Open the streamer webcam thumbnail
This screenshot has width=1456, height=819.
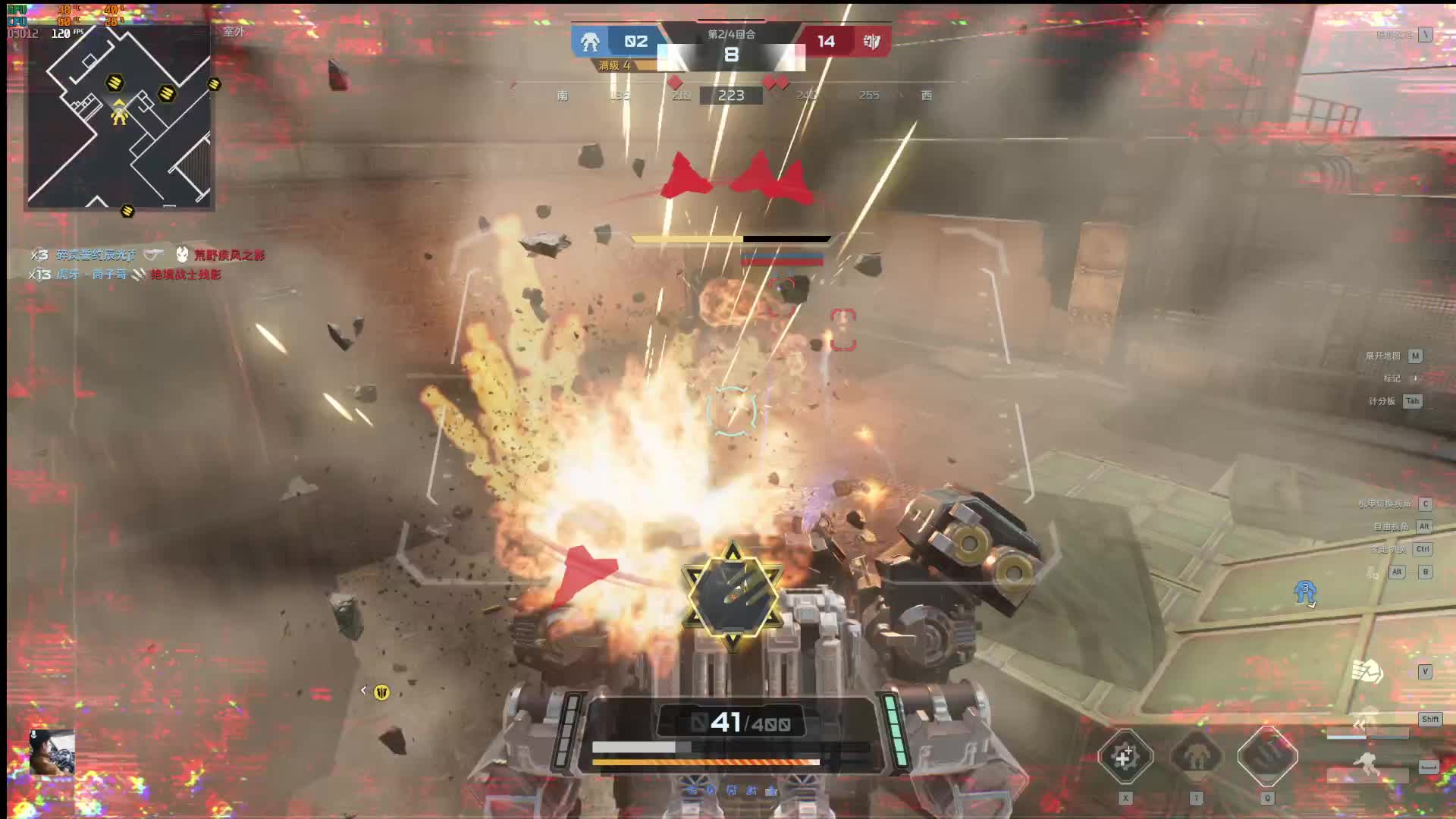[x=52, y=752]
